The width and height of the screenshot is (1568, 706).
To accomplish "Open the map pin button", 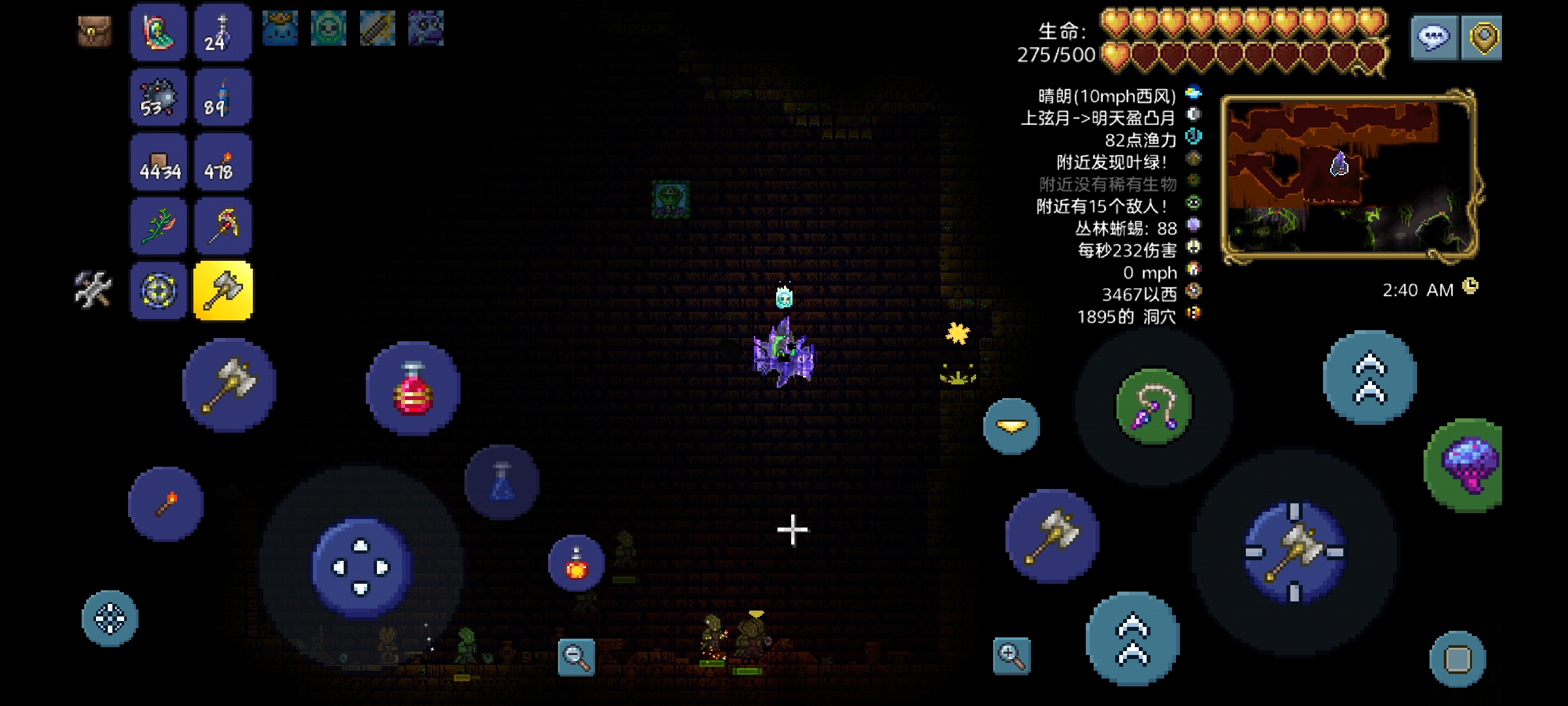I will point(1482,38).
